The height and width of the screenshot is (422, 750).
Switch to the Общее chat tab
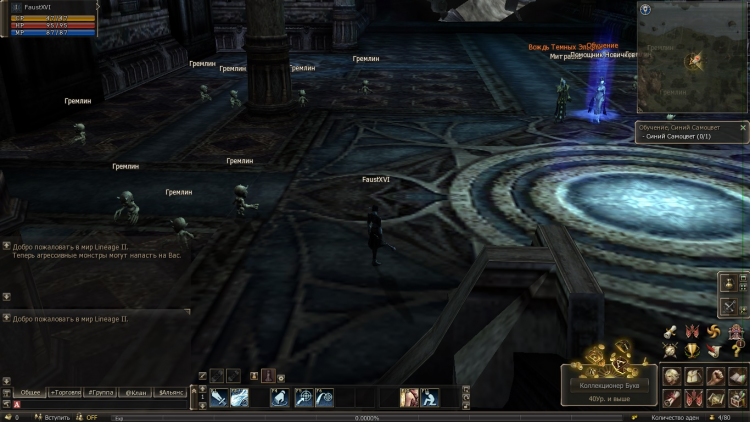pos(30,393)
